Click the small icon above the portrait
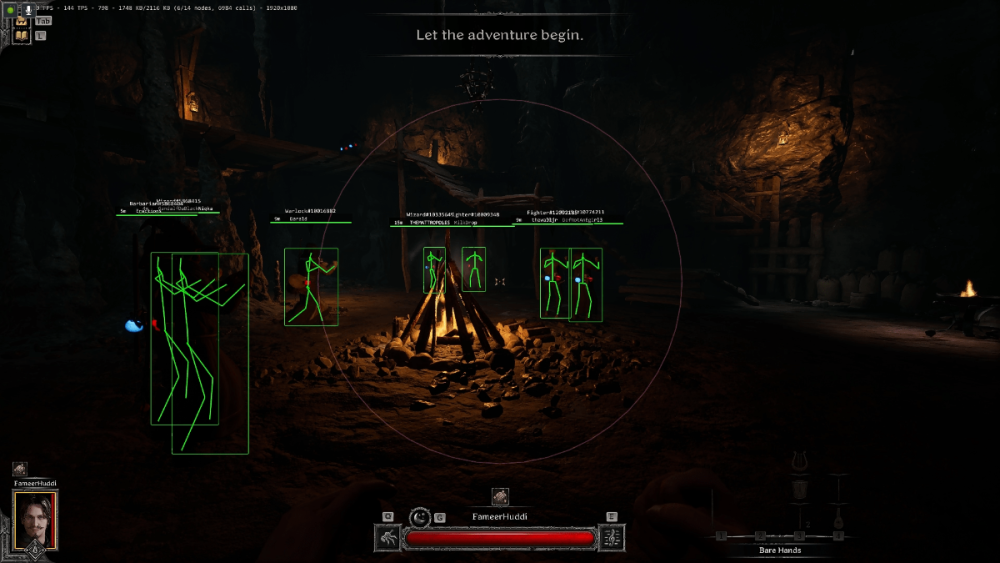 19,469
